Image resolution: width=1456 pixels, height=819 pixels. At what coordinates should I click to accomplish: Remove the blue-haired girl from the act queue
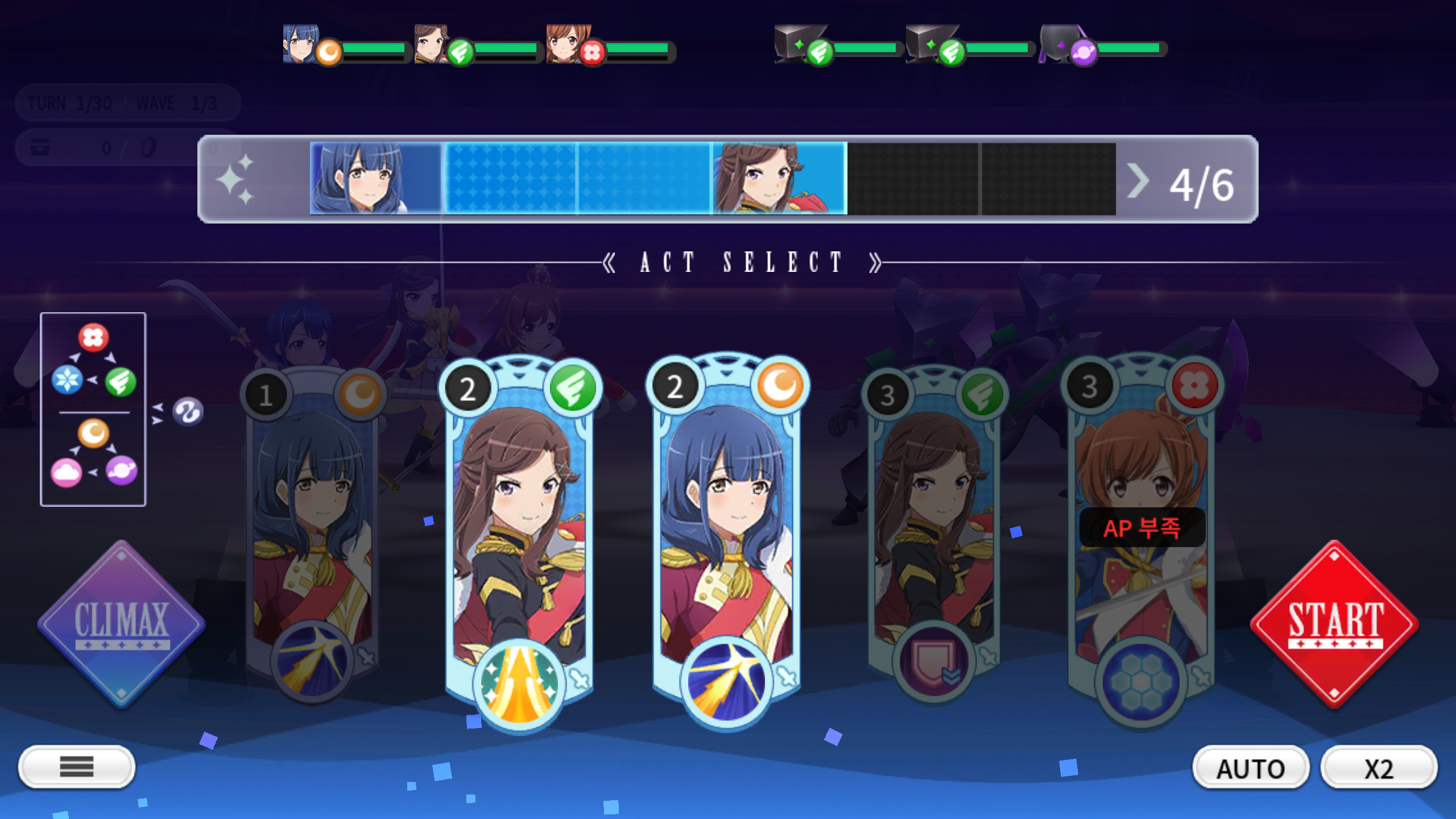(375, 179)
